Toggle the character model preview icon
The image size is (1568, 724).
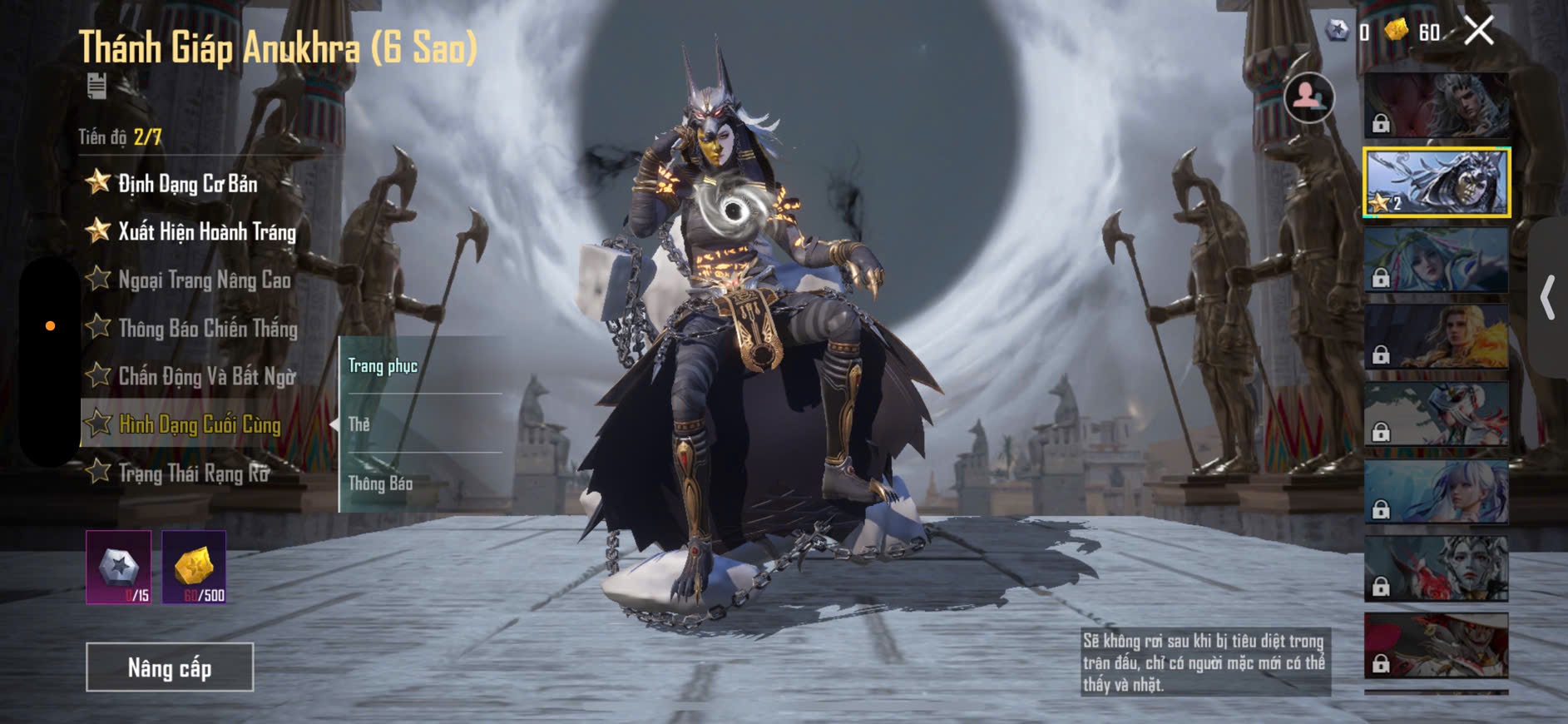click(x=1308, y=97)
